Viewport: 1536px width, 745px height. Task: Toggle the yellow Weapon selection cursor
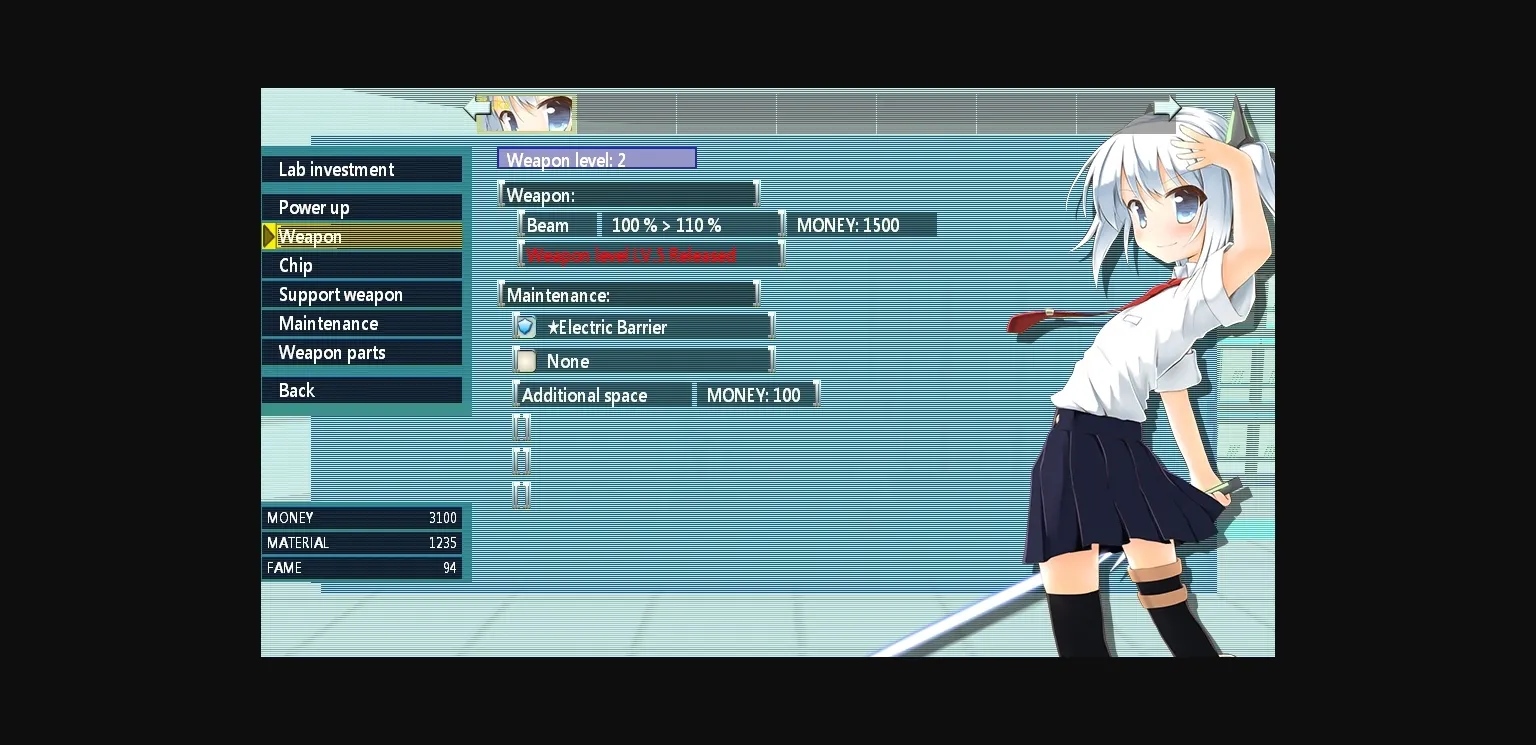point(267,236)
